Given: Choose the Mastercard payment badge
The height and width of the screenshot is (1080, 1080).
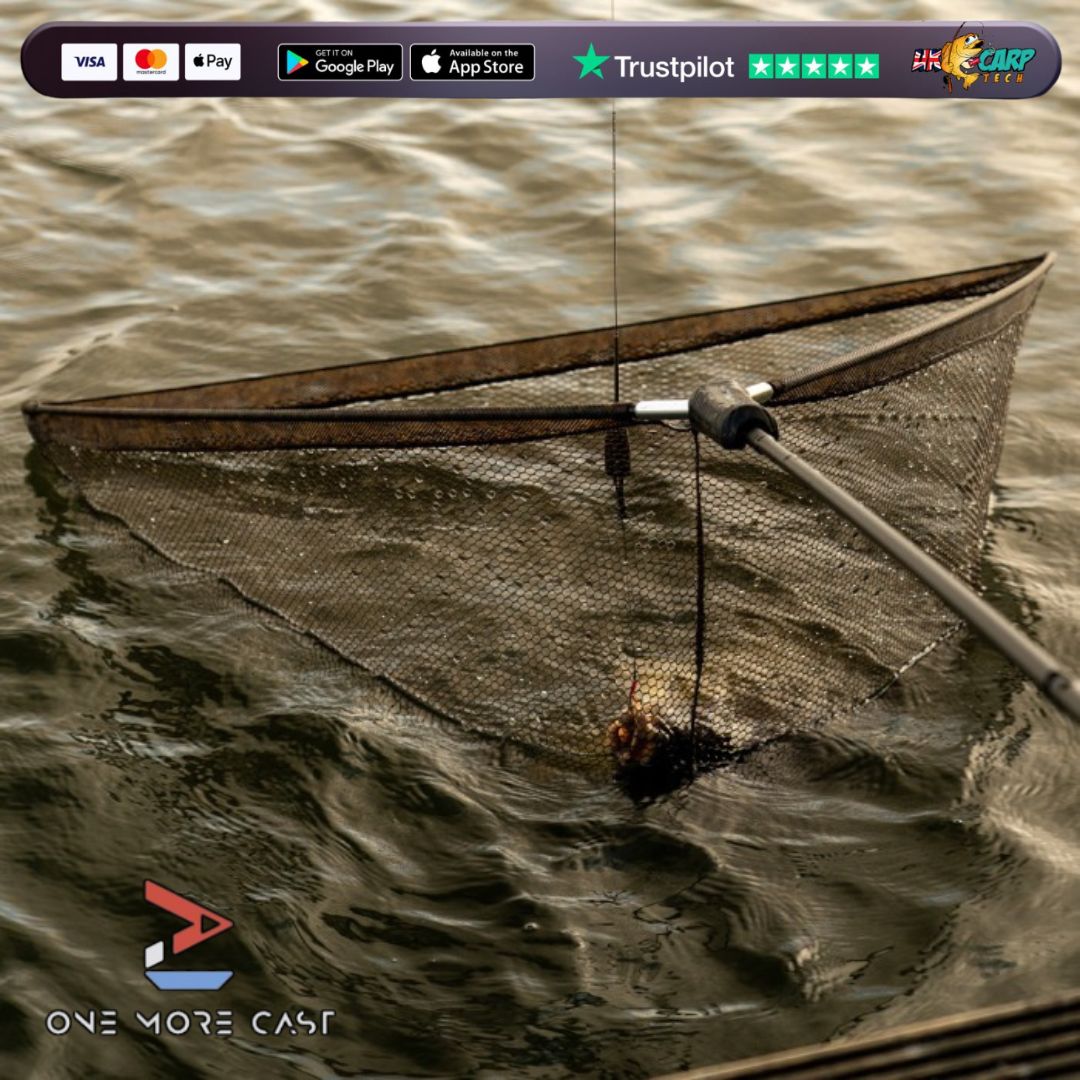Looking at the screenshot, I should click(x=151, y=62).
